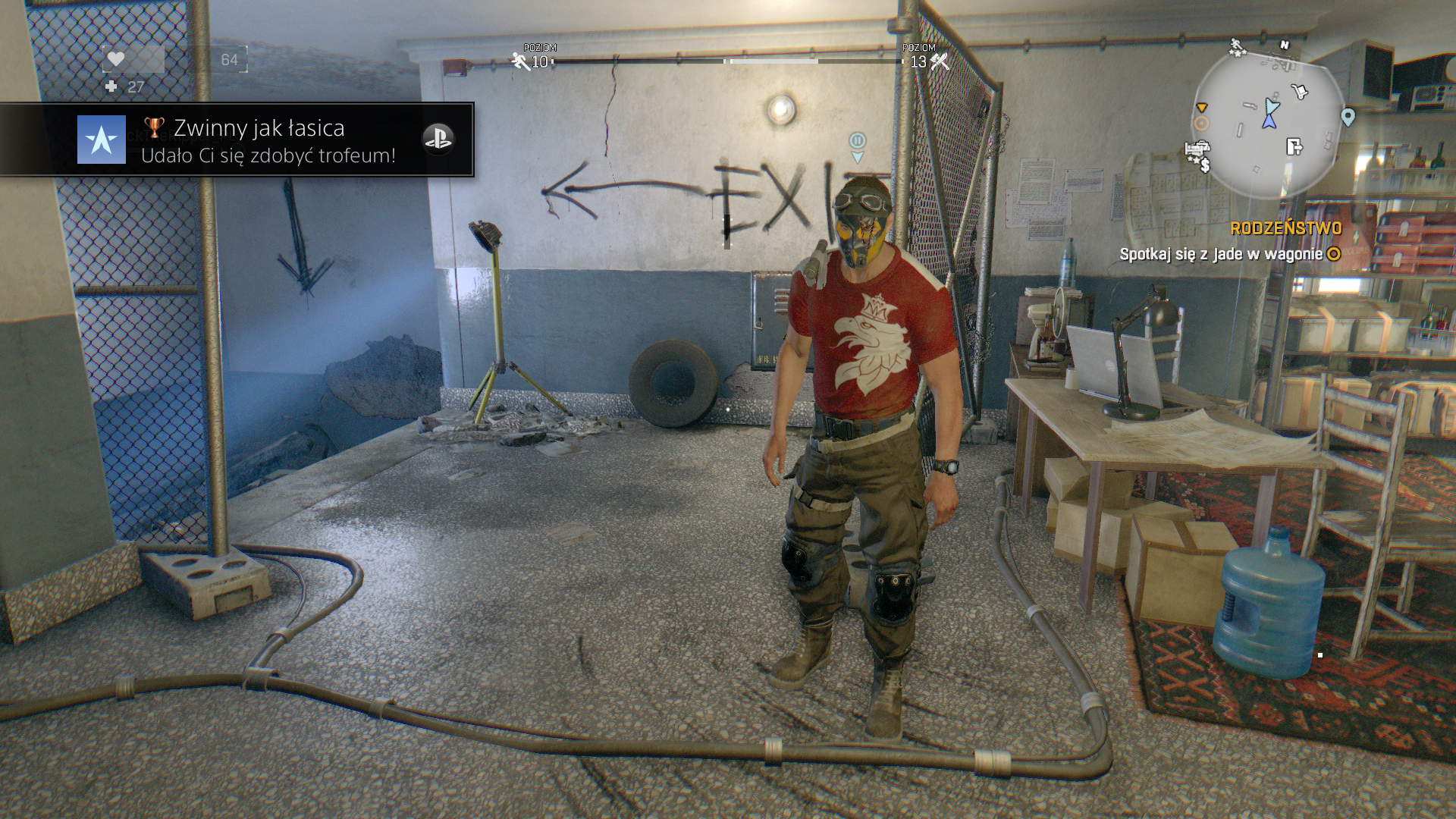Image resolution: width=1456 pixels, height=819 pixels.
Task: Select the agility level 10 runner icon
Action: 520,61
